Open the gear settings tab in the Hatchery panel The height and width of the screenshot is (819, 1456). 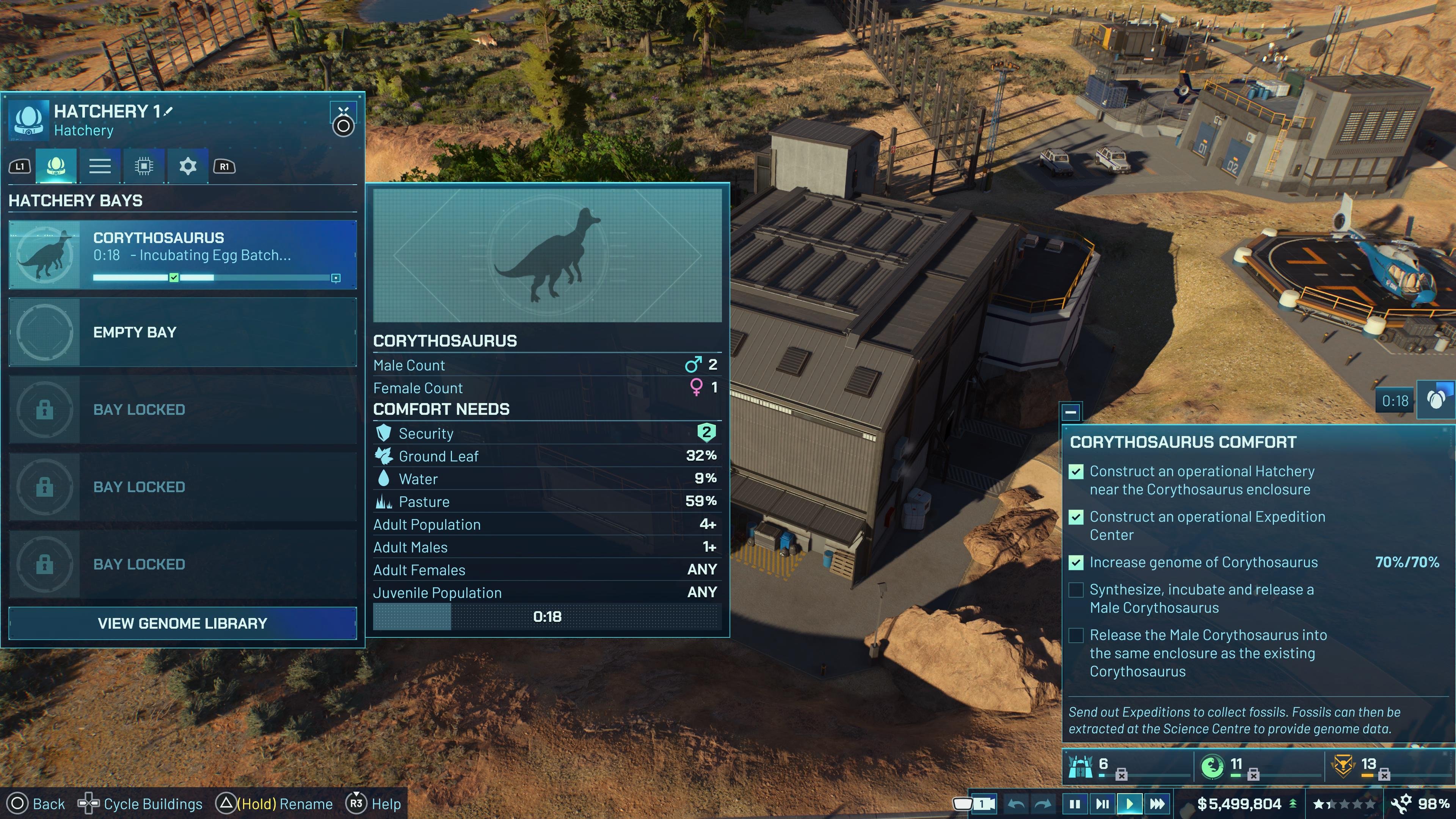(x=187, y=166)
